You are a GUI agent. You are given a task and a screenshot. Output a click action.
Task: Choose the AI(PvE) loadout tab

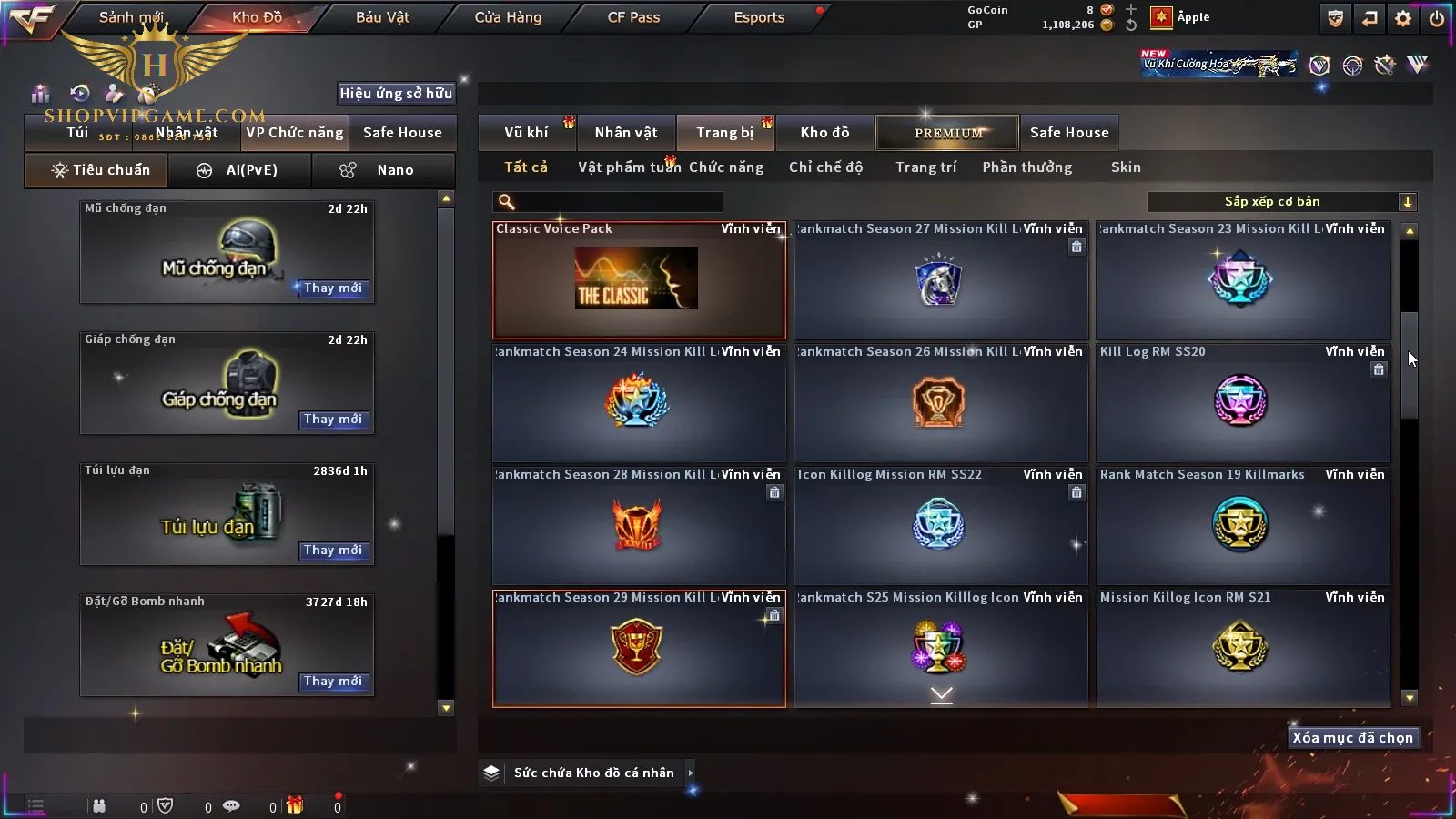(240, 170)
